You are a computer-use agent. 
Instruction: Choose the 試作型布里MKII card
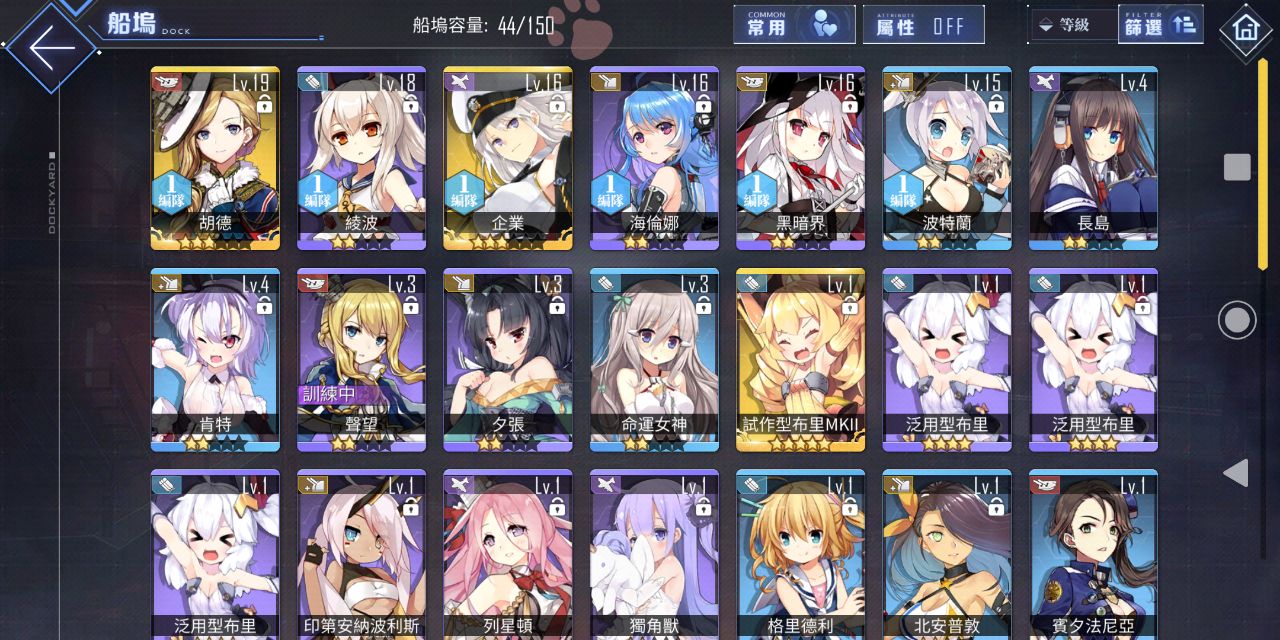801,359
